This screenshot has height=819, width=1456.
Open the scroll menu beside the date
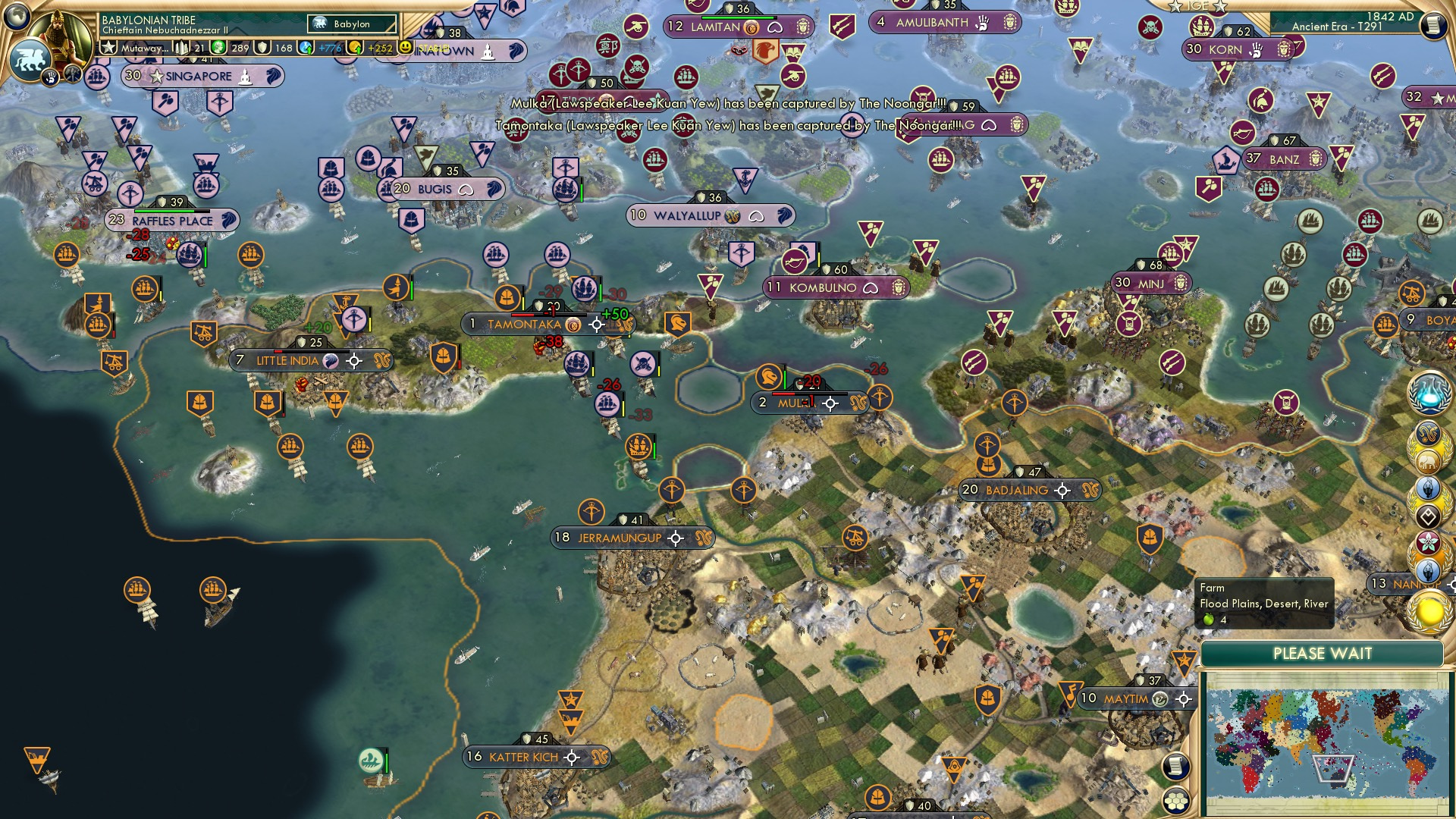1433,26
